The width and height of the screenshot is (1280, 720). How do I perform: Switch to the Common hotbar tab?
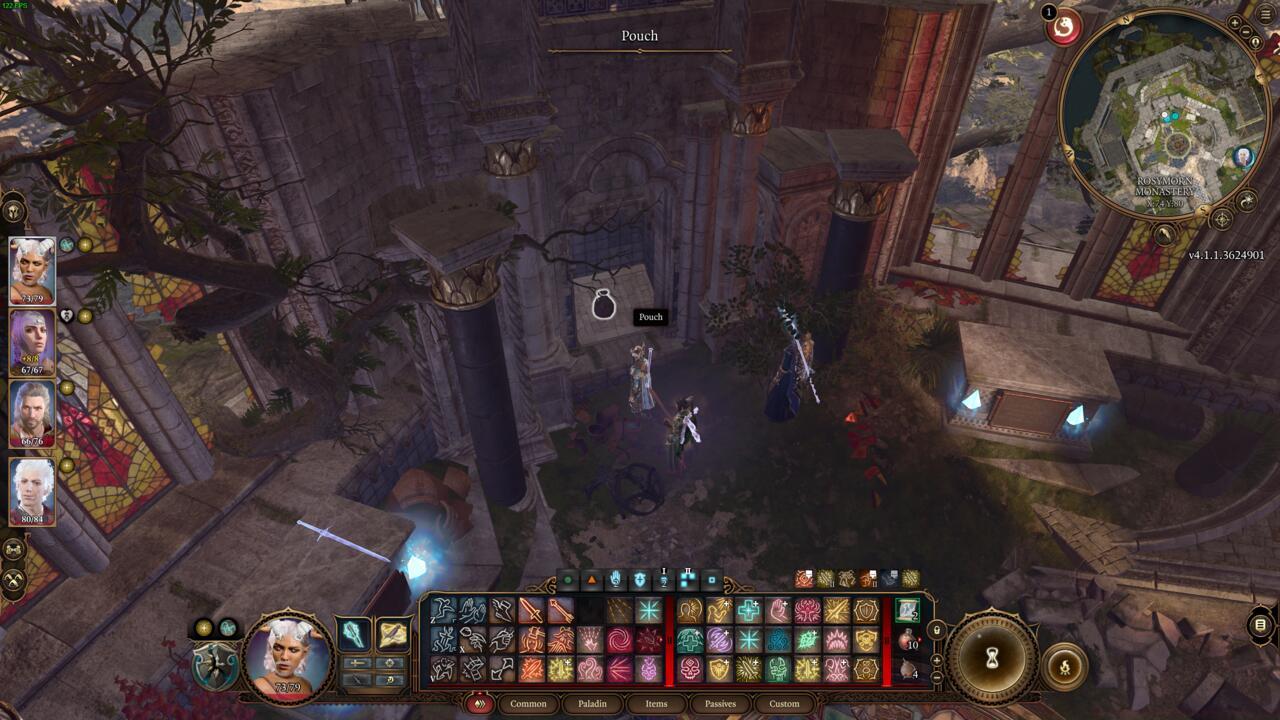point(528,703)
